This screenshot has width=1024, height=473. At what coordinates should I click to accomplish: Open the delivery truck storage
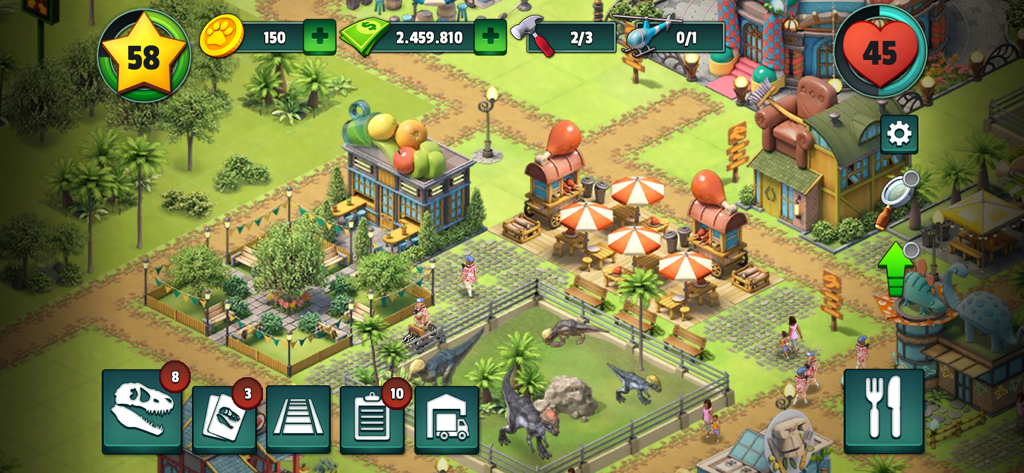tap(446, 419)
